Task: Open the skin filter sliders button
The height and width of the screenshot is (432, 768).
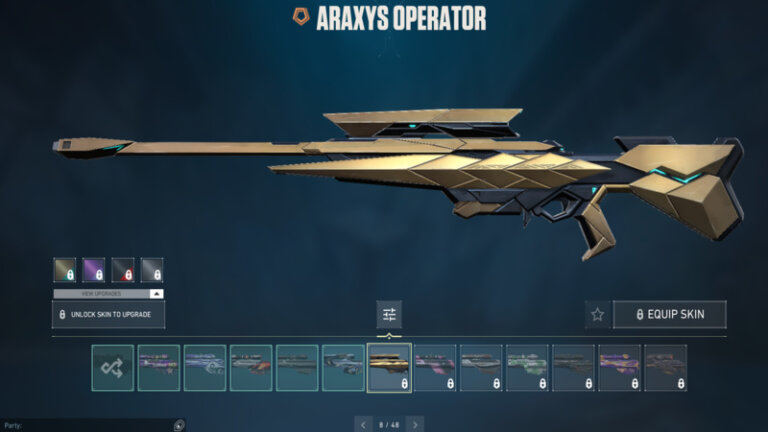Action: 389,314
